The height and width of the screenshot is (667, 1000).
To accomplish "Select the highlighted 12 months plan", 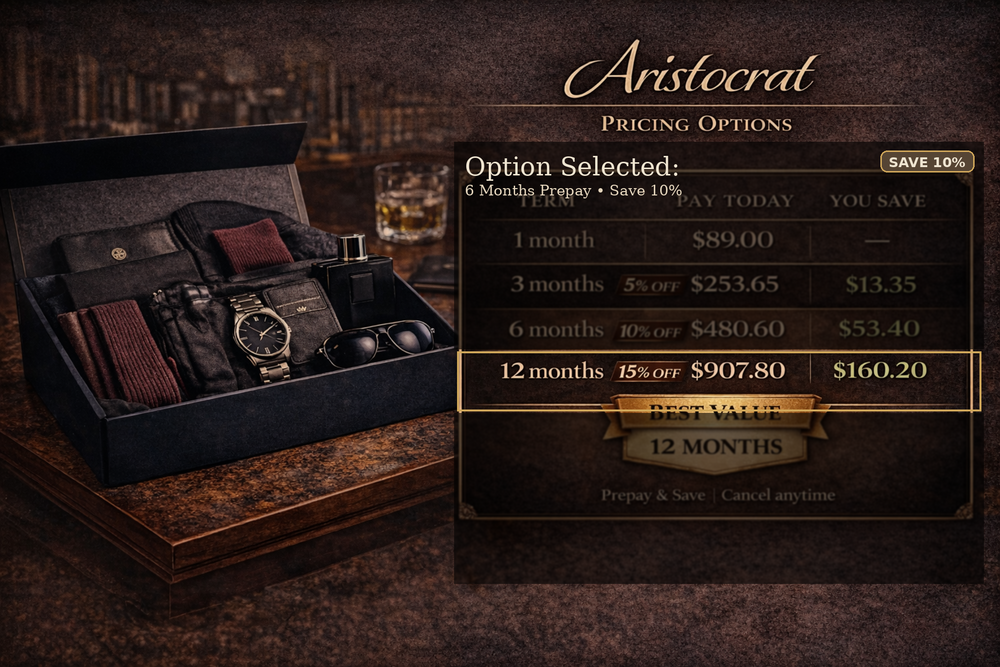I will tap(718, 371).
